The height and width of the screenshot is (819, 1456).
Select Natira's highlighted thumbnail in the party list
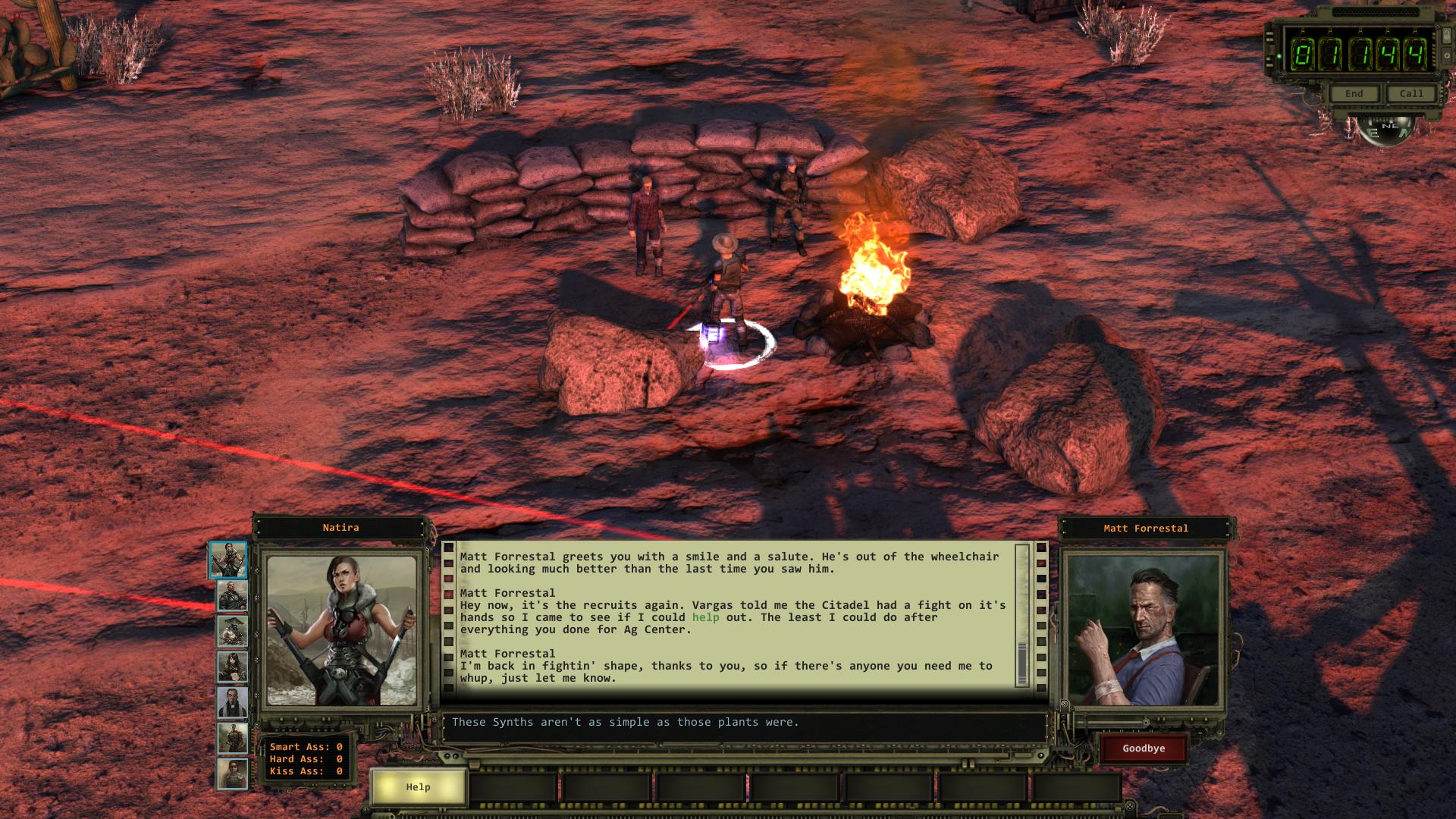pos(228,560)
